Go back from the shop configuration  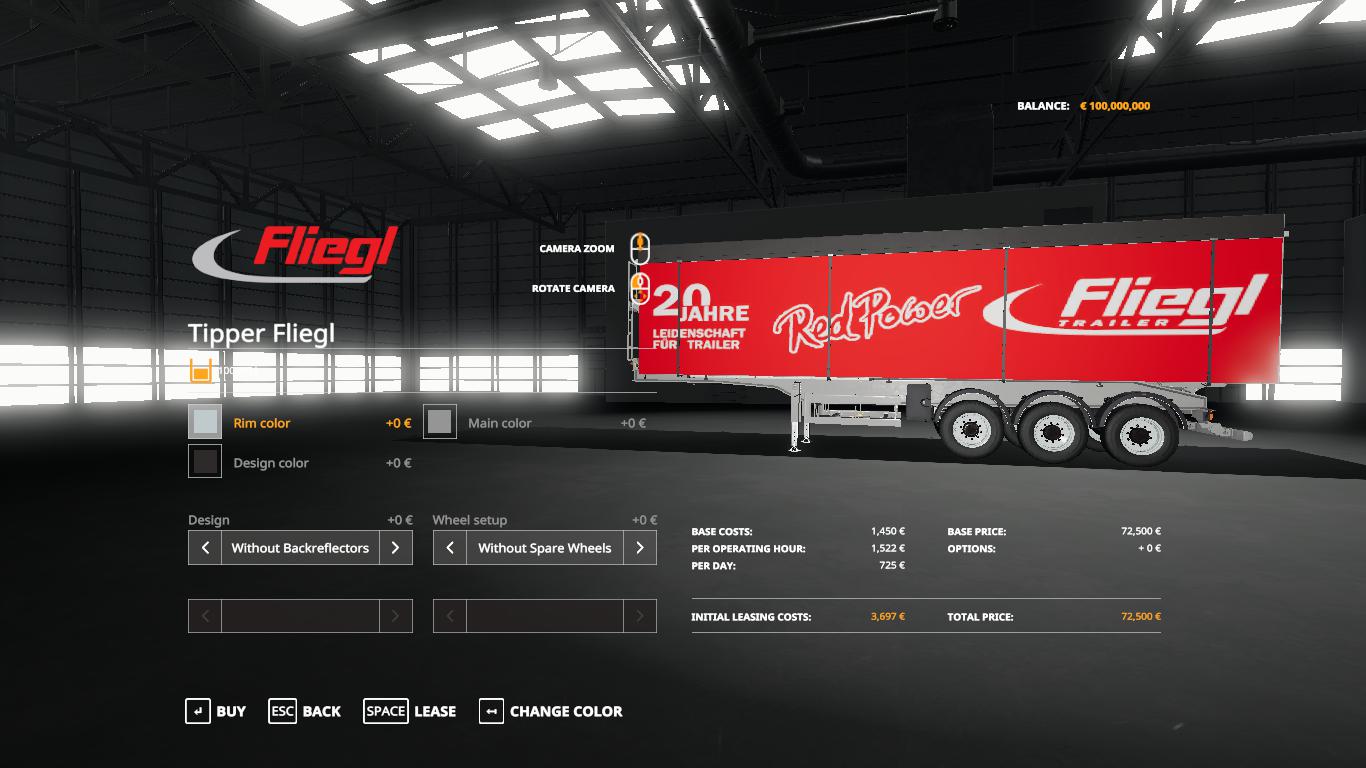click(305, 711)
